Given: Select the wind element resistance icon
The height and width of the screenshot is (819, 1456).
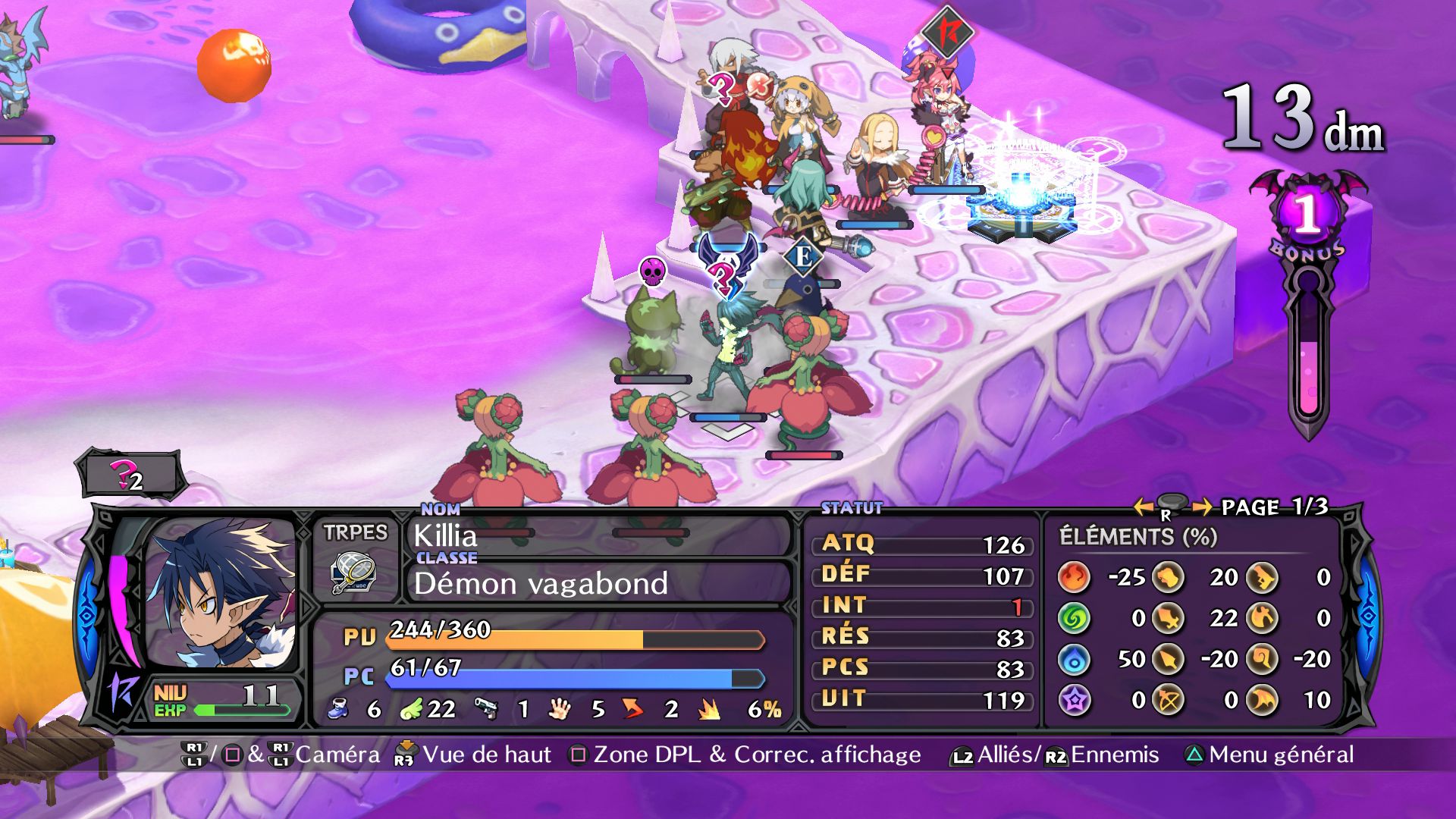Looking at the screenshot, I should click(x=1074, y=619).
